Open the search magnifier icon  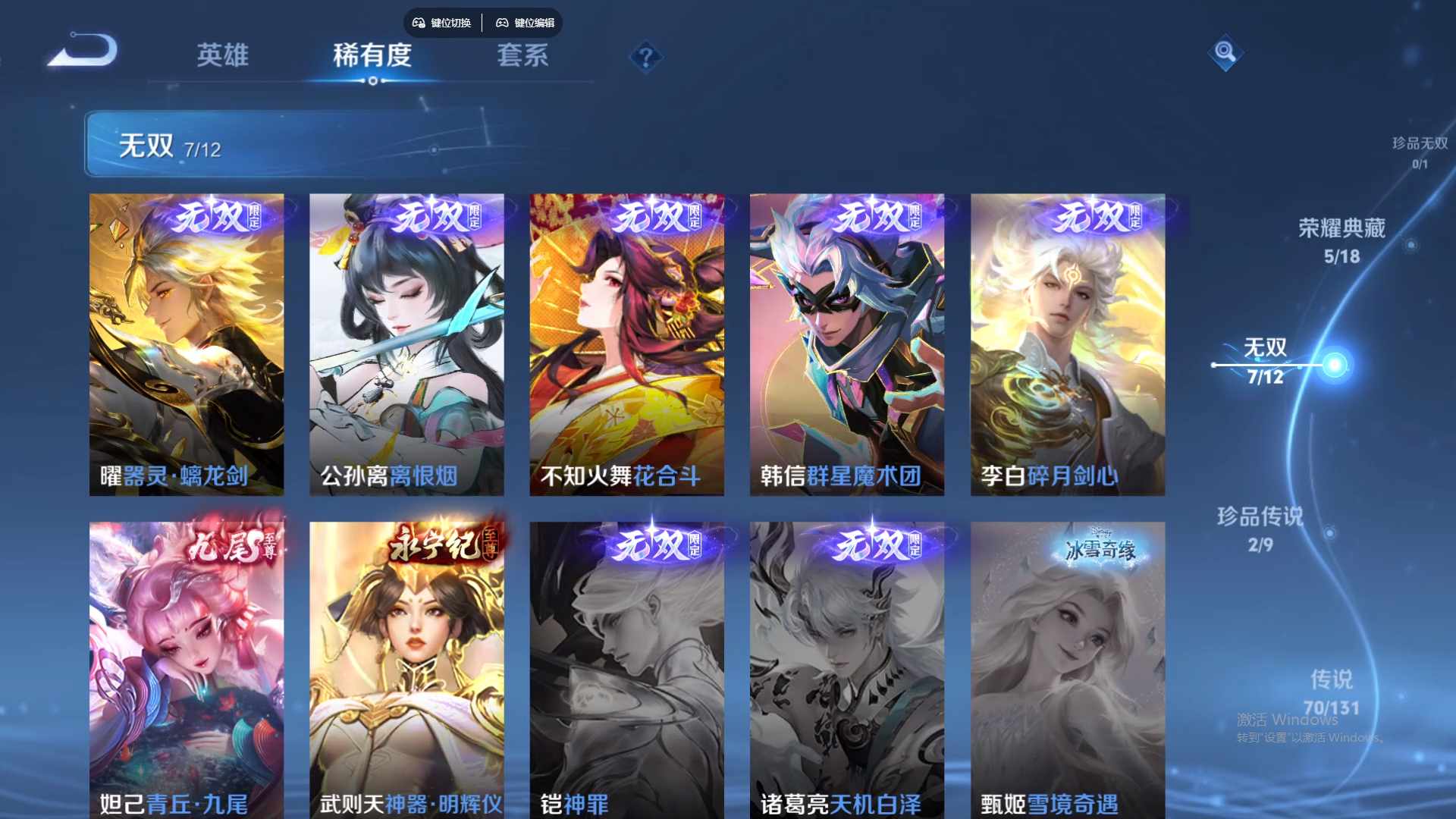click(x=1225, y=53)
